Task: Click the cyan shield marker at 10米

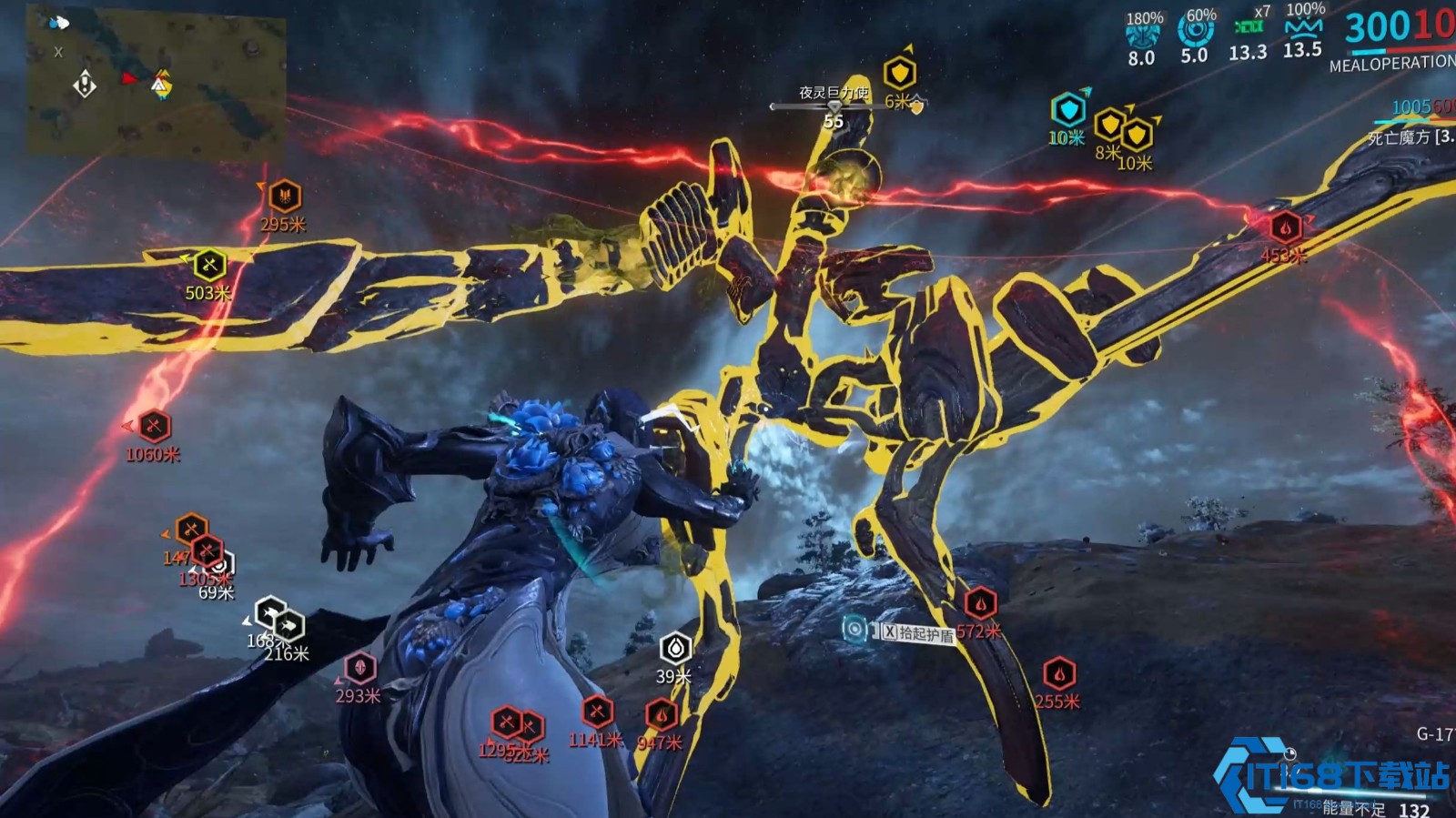Action: coord(1068,110)
